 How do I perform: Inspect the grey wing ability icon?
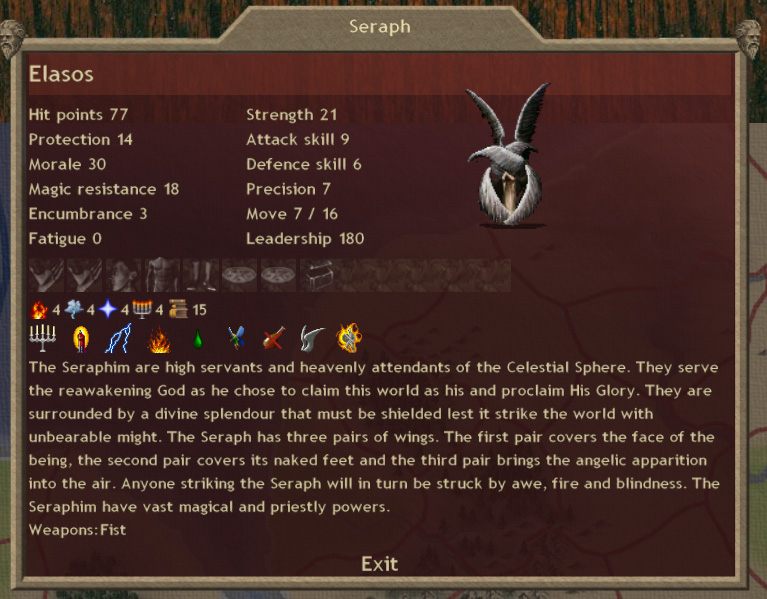point(313,339)
